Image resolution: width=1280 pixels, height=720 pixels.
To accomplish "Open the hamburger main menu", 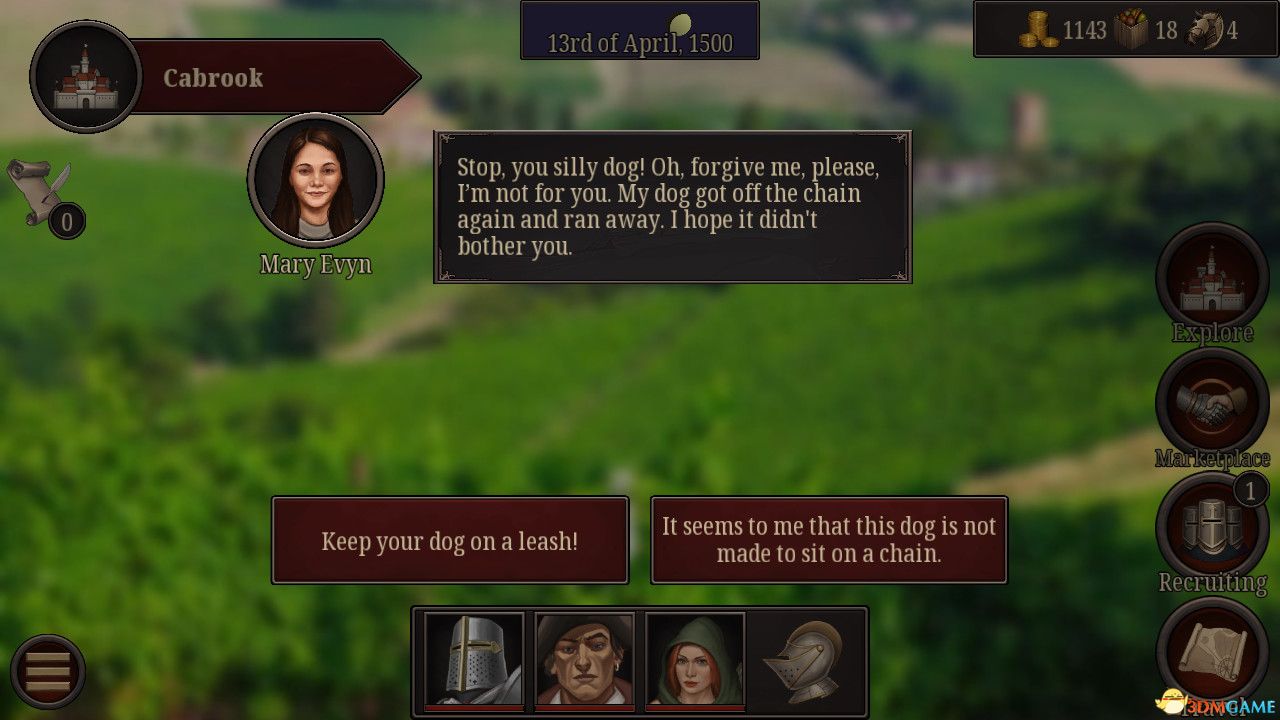I will point(48,671).
